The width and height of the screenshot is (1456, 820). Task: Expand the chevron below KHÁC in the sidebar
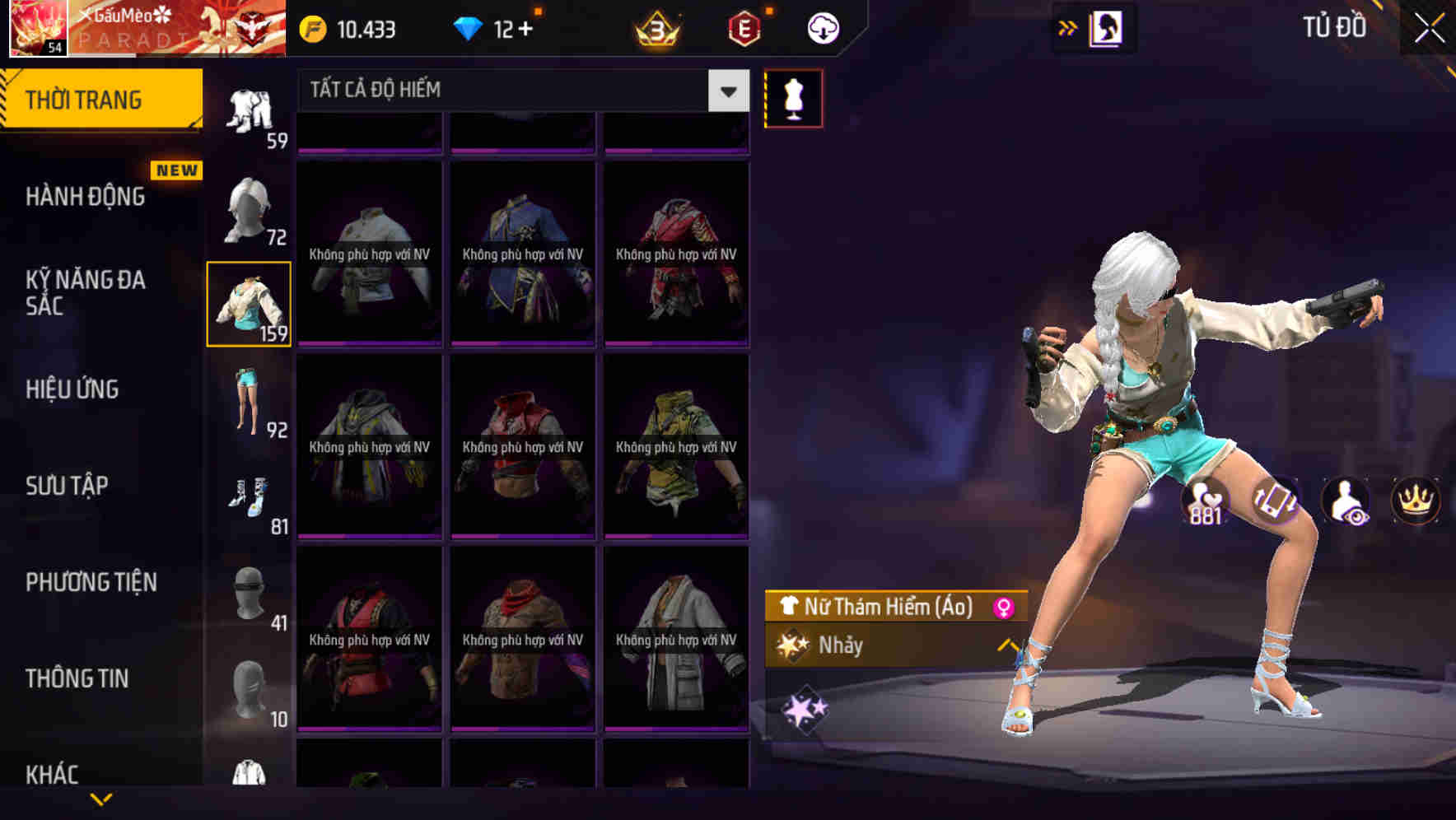(x=101, y=800)
